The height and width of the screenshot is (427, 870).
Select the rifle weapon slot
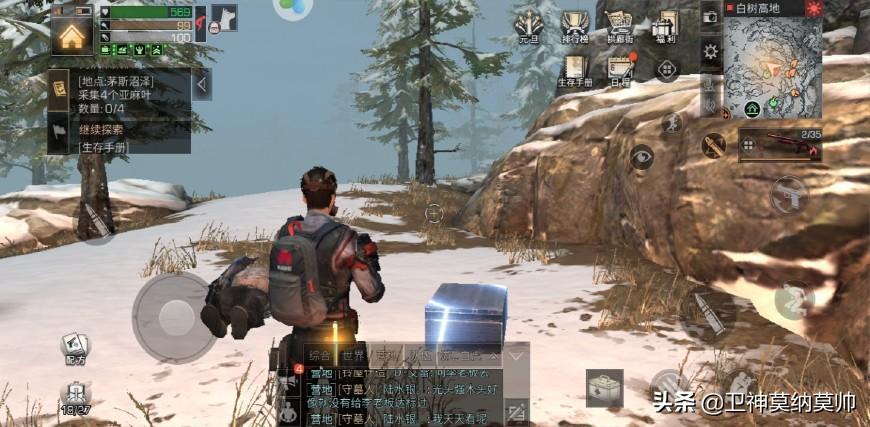coord(779,146)
